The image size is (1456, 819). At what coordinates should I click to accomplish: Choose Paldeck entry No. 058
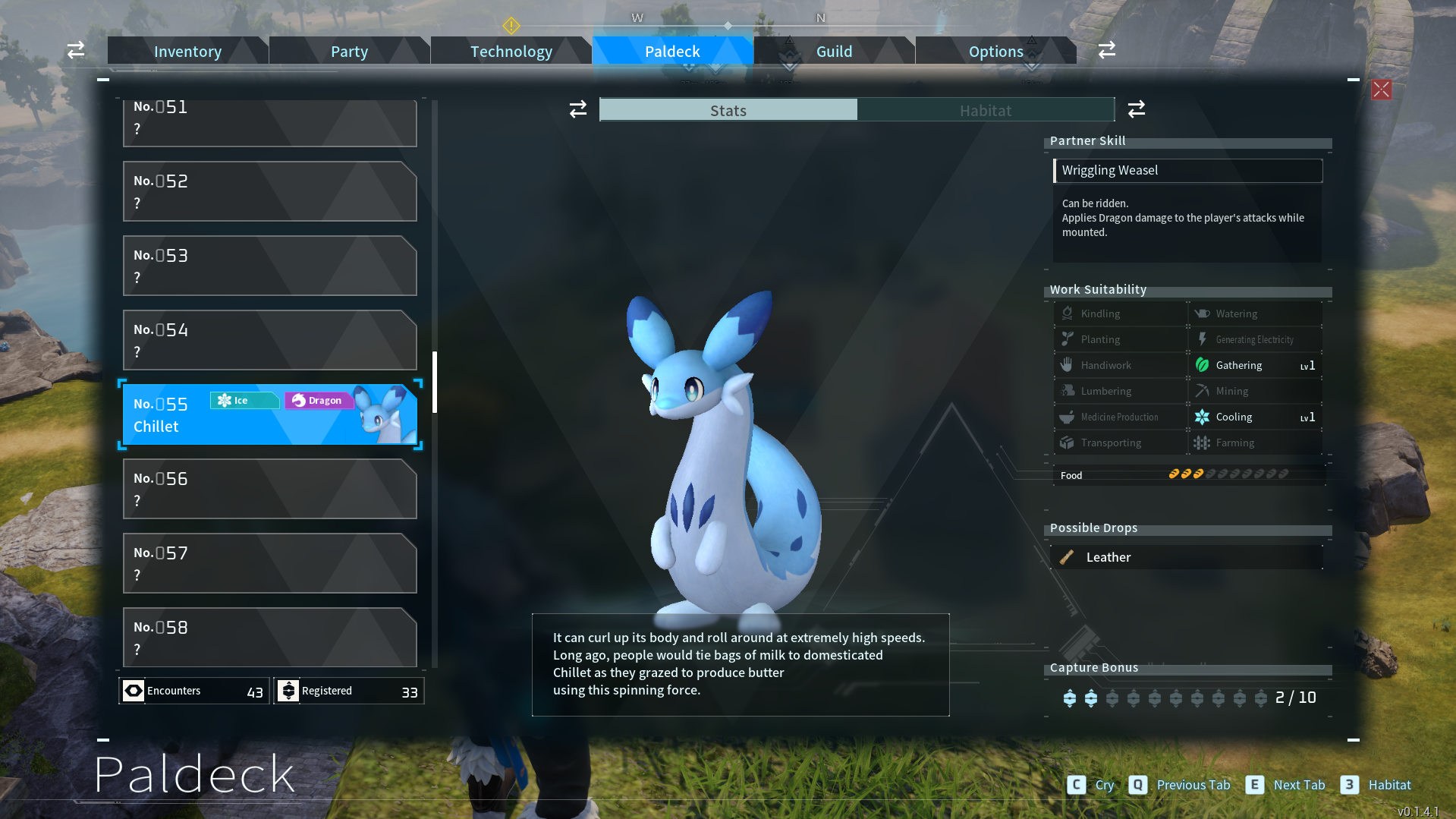(x=269, y=638)
